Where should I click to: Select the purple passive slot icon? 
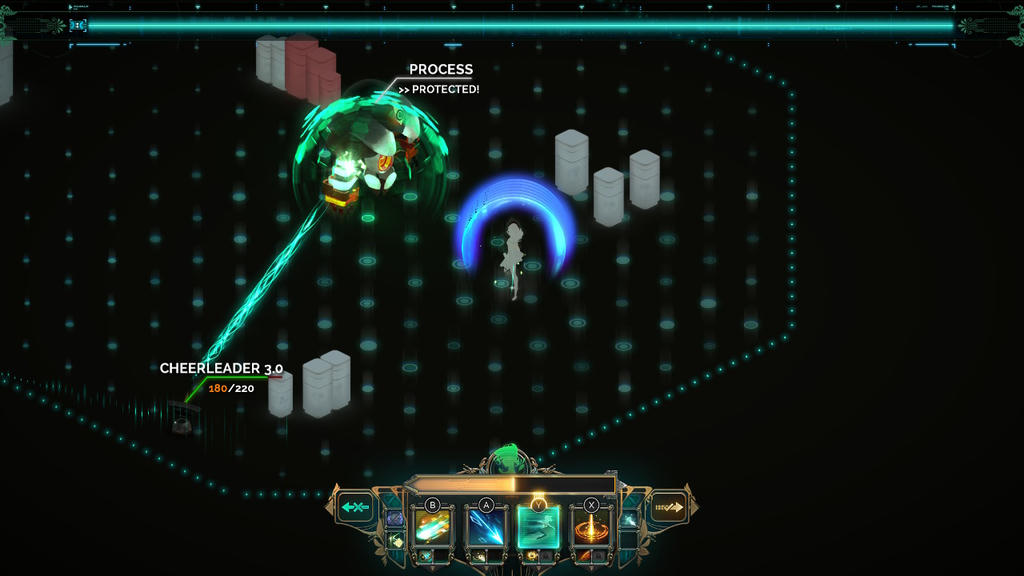[x=395, y=518]
